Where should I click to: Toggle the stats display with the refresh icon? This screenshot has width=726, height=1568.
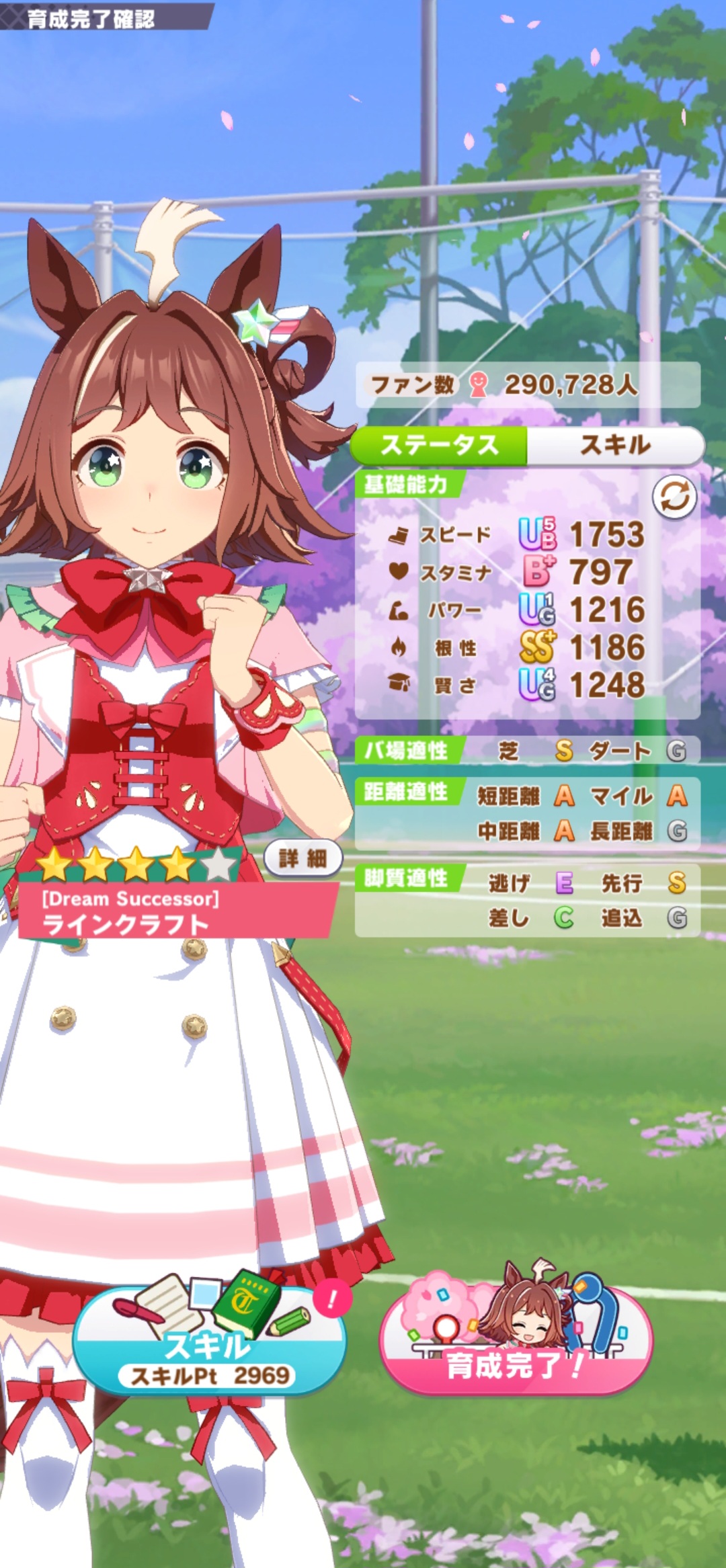click(674, 497)
